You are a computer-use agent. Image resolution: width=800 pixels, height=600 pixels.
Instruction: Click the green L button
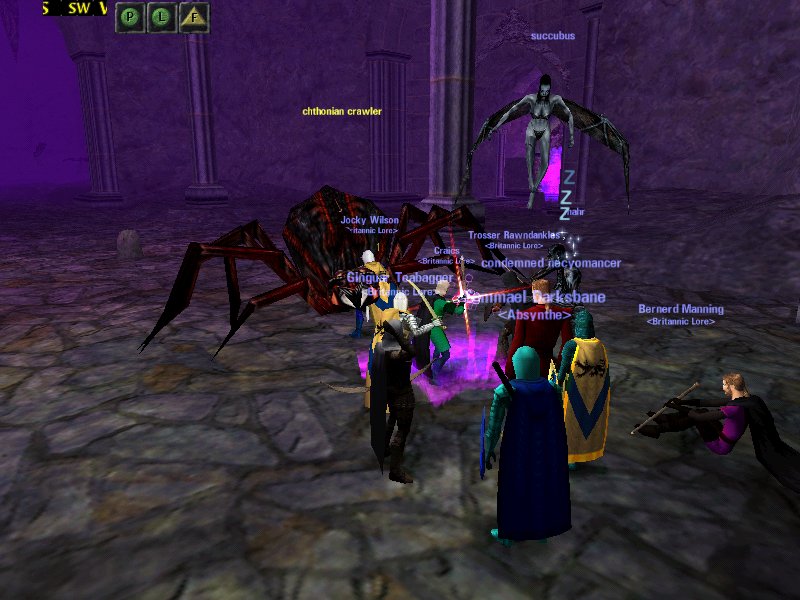click(162, 17)
